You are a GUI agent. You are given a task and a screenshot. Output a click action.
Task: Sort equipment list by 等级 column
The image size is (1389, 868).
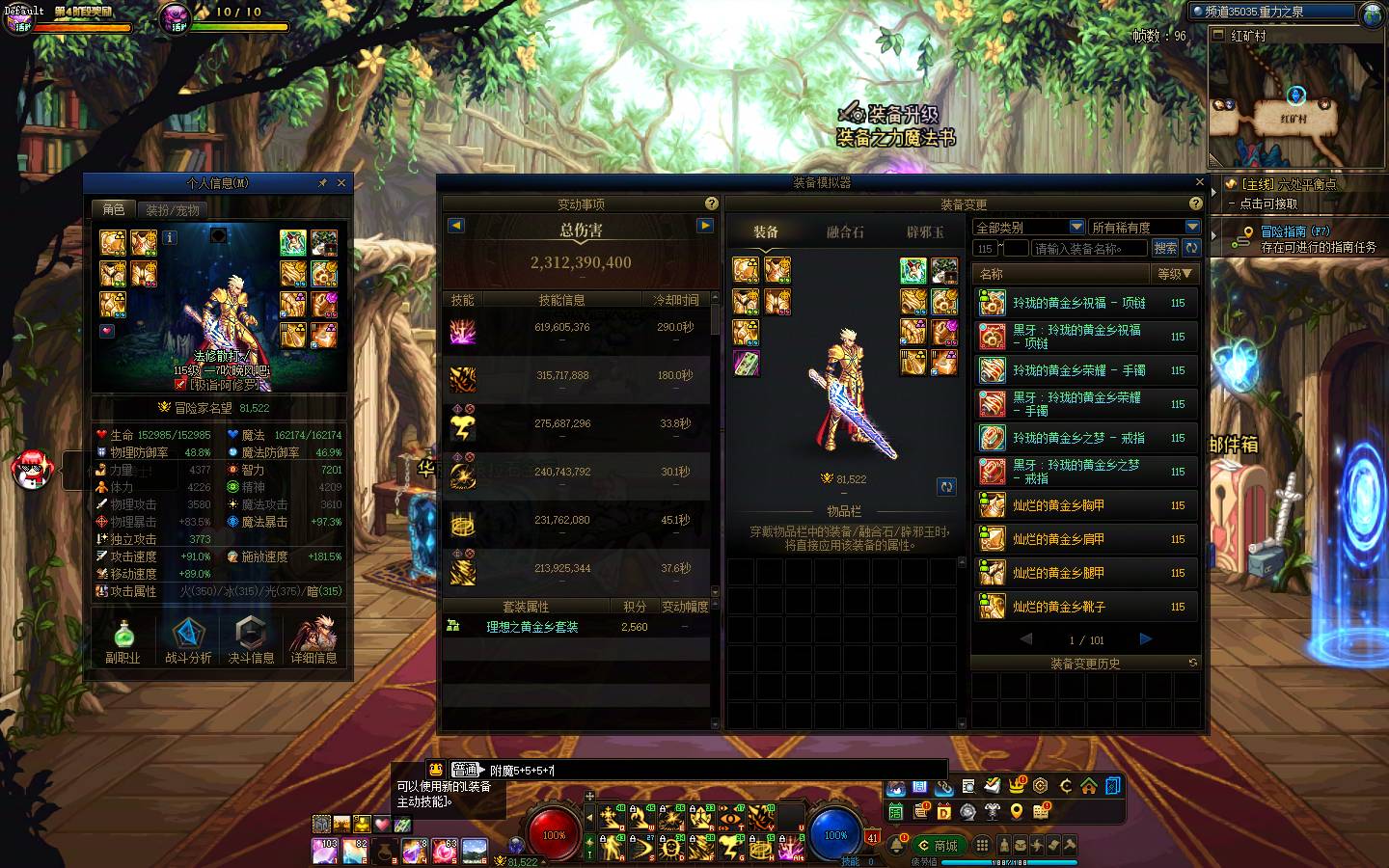pyautogui.click(x=1174, y=274)
